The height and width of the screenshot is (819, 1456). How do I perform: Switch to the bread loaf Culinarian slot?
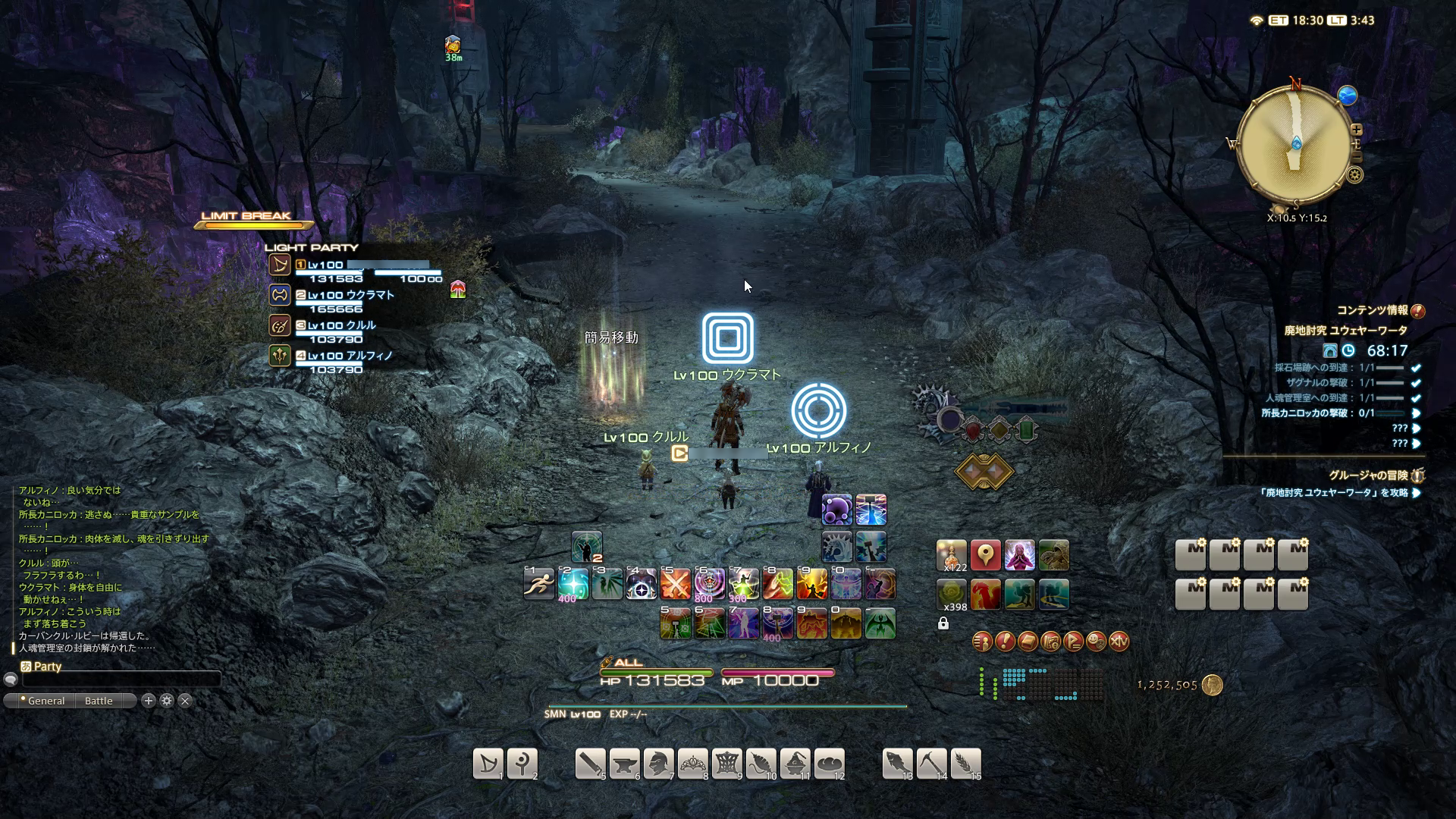[x=830, y=764]
